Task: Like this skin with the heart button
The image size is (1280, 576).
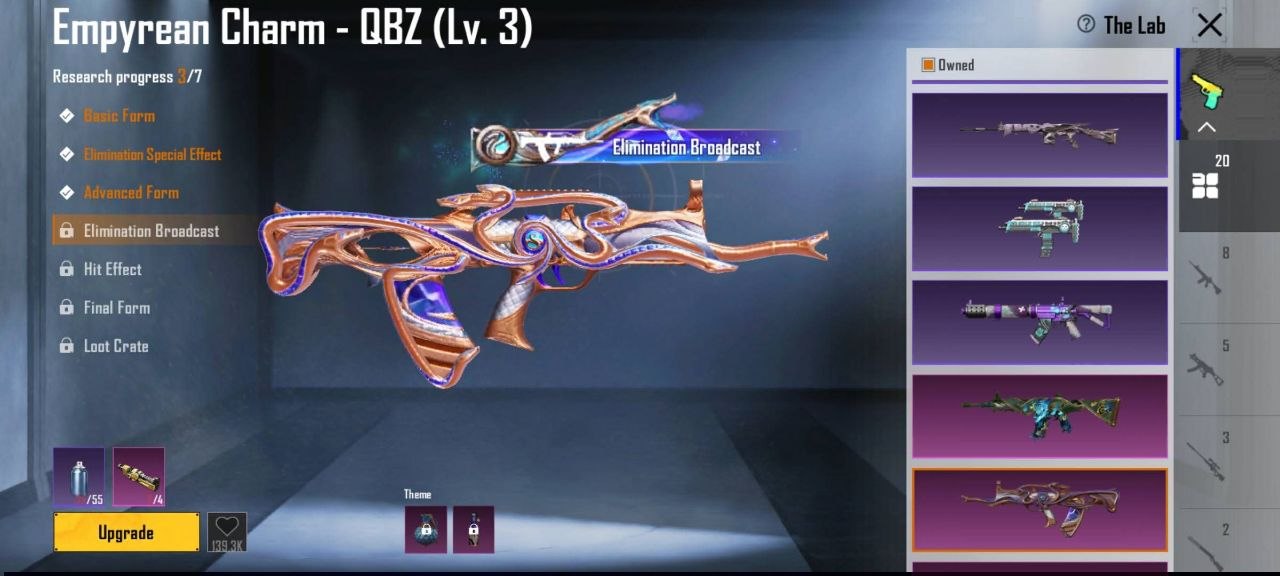Action: 227,531
